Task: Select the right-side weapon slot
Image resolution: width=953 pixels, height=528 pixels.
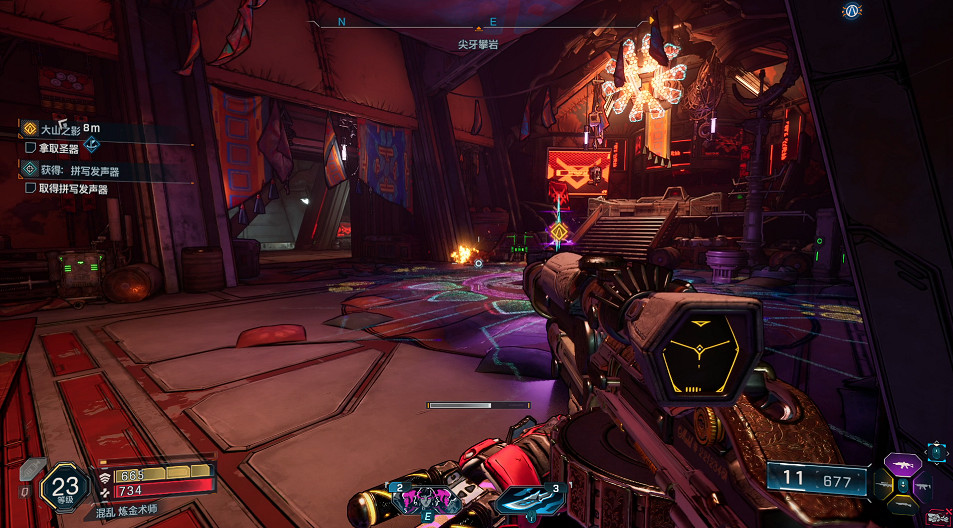Action: click(x=924, y=487)
